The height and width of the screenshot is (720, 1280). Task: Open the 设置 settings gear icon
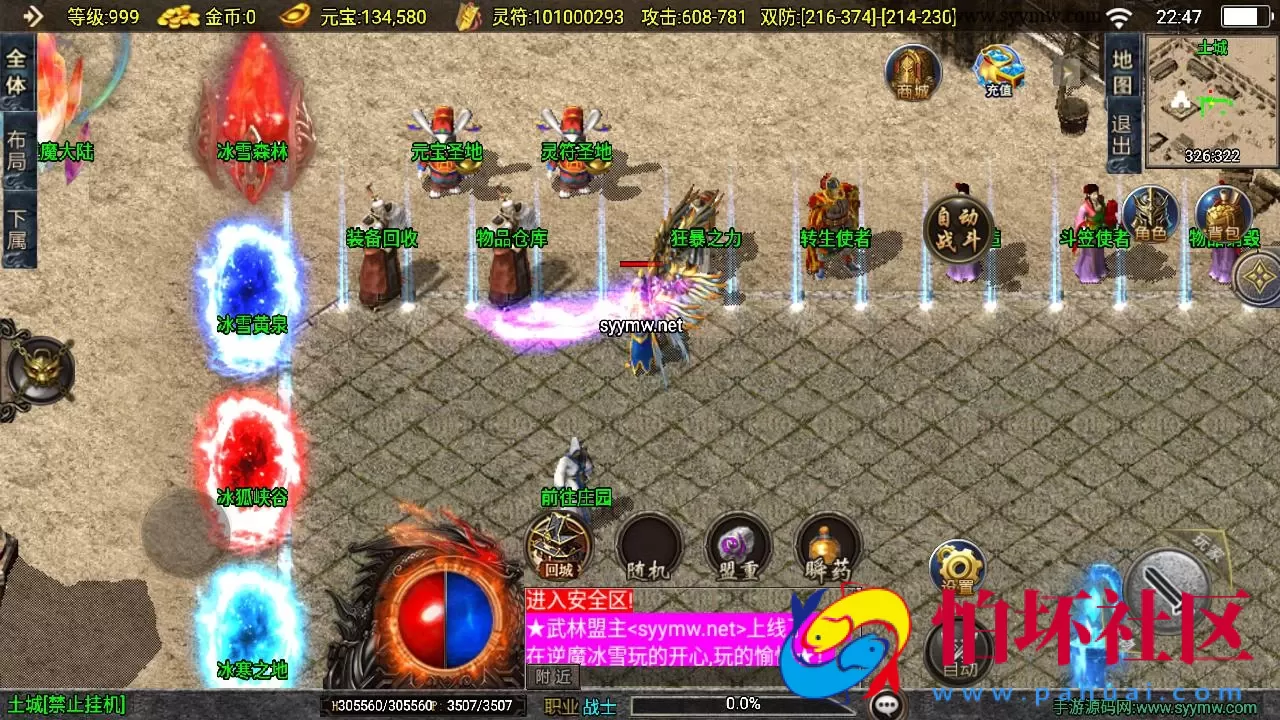pos(957,566)
